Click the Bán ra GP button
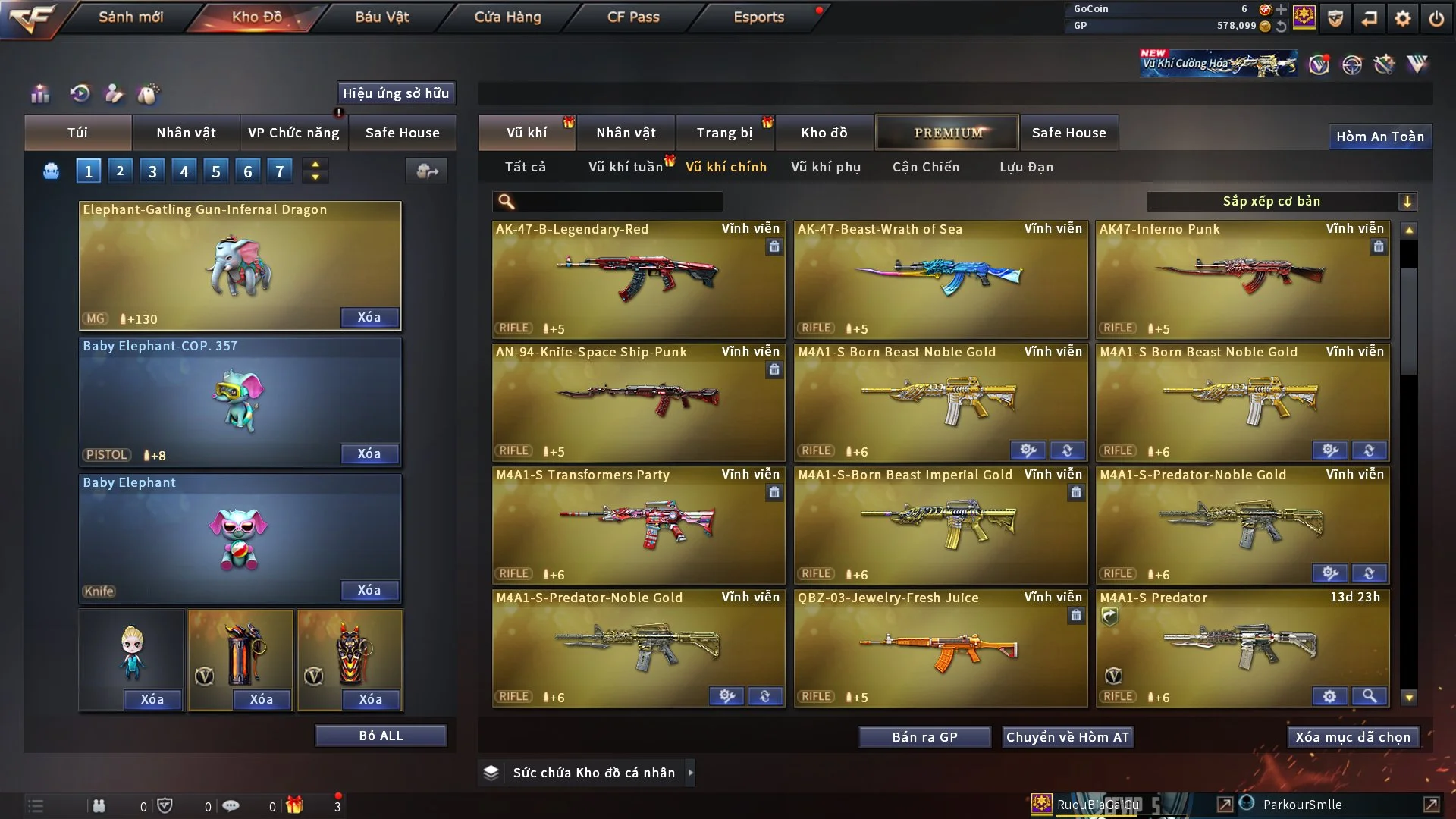This screenshot has height=819, width=1456. click(x=924, y=737)
